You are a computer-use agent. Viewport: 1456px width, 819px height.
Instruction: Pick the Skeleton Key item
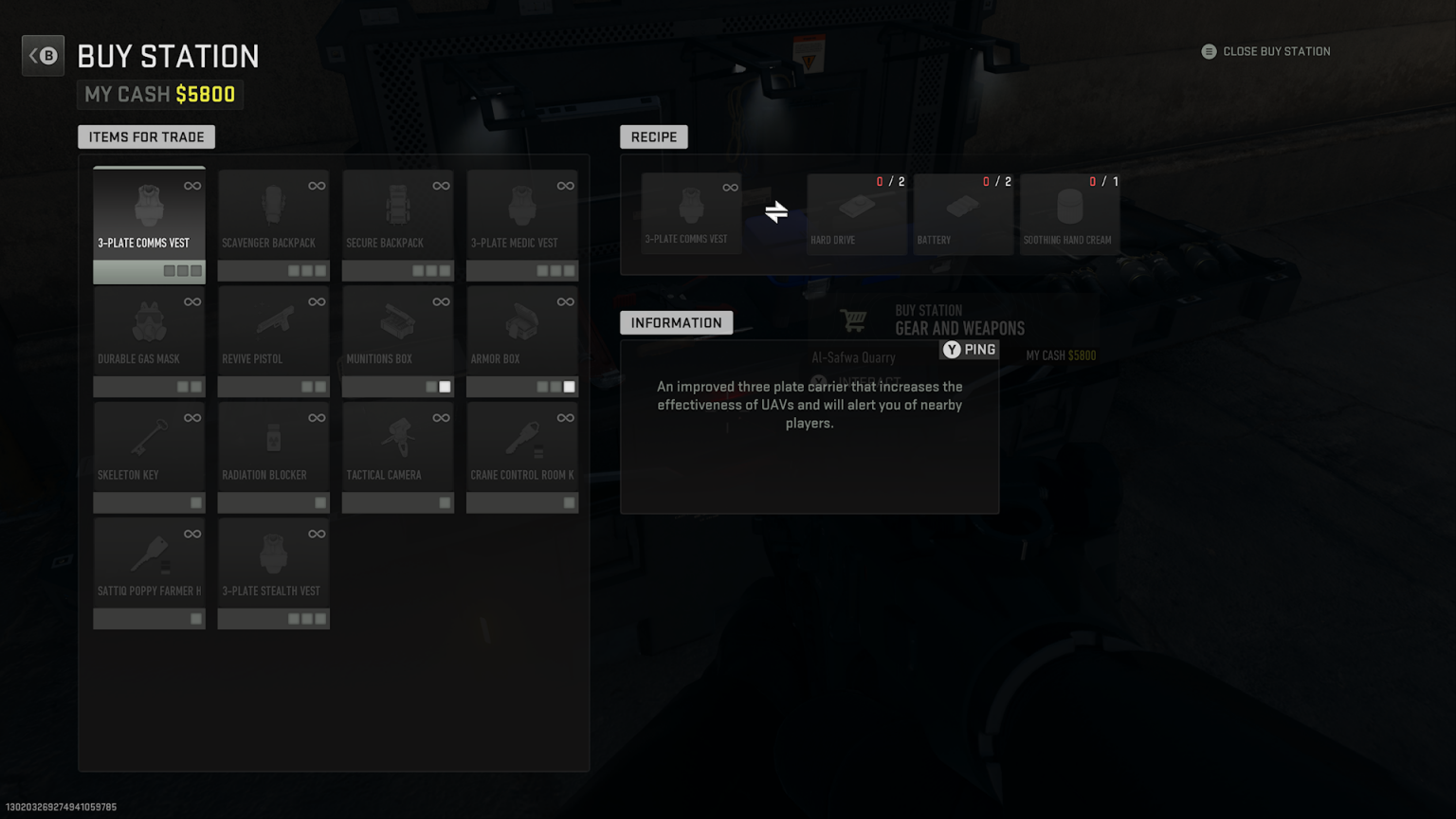click(148, 446)
